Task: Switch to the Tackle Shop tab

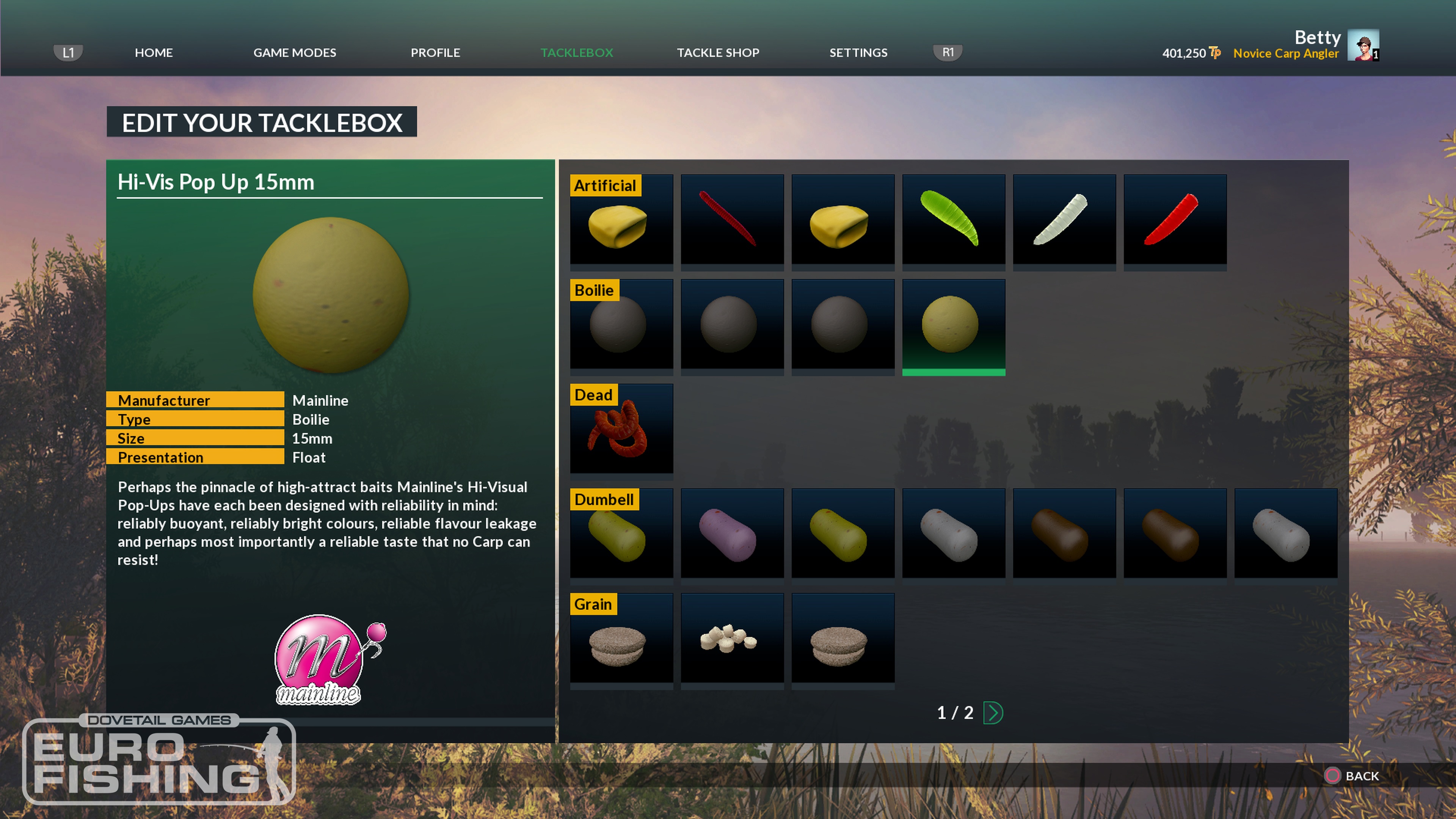Action: click(718, 53)
